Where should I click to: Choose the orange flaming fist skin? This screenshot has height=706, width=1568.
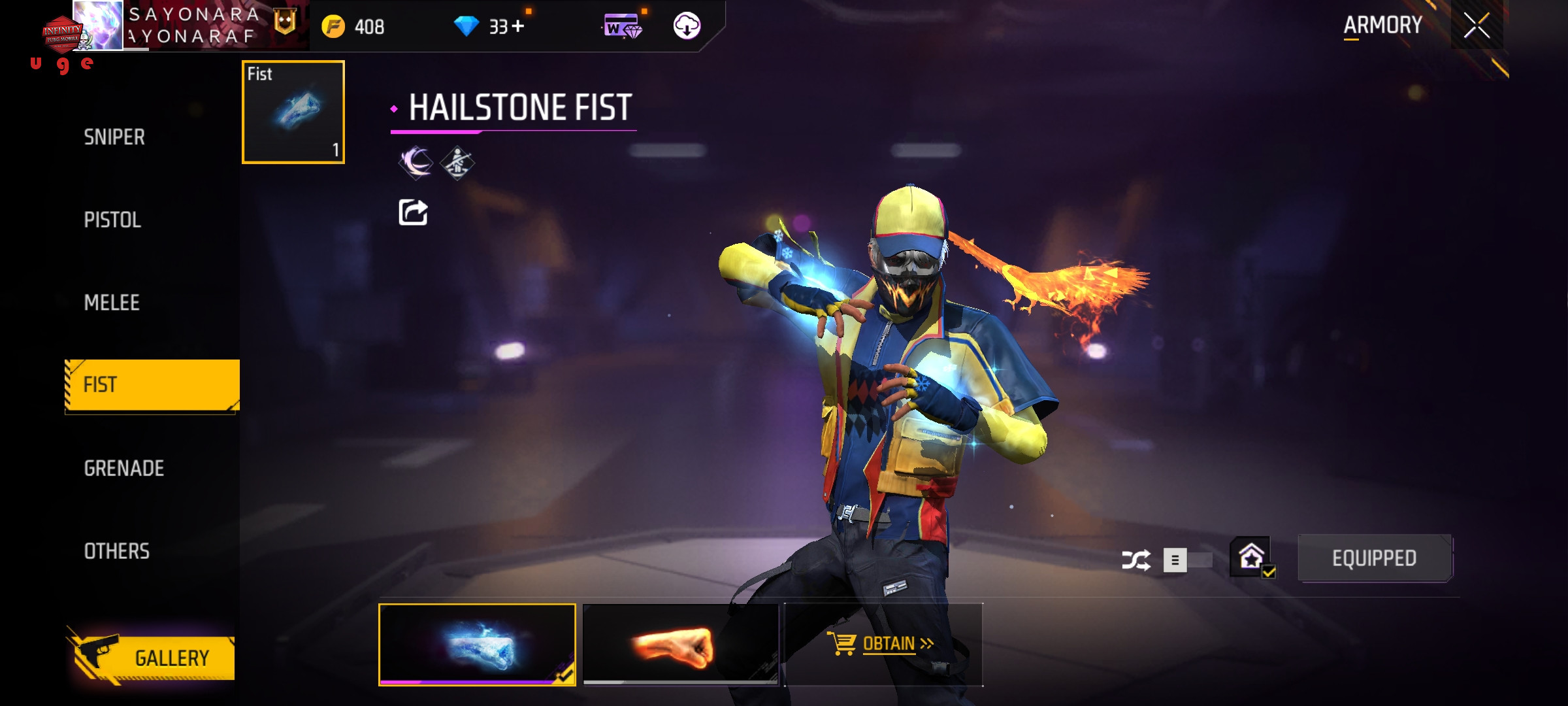(x=680, y=645)
